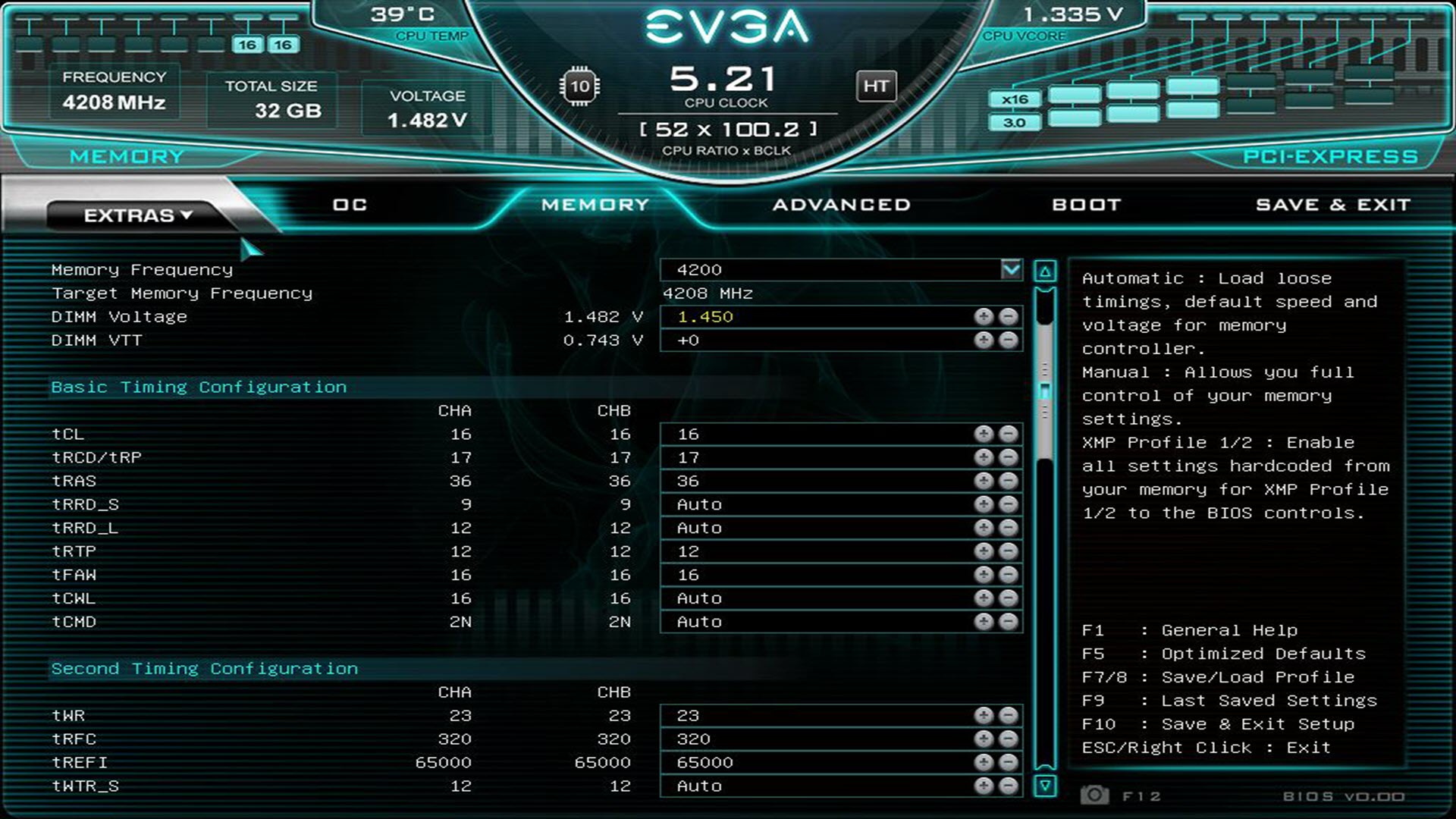Increase the tREFI value

click(984, 762)
